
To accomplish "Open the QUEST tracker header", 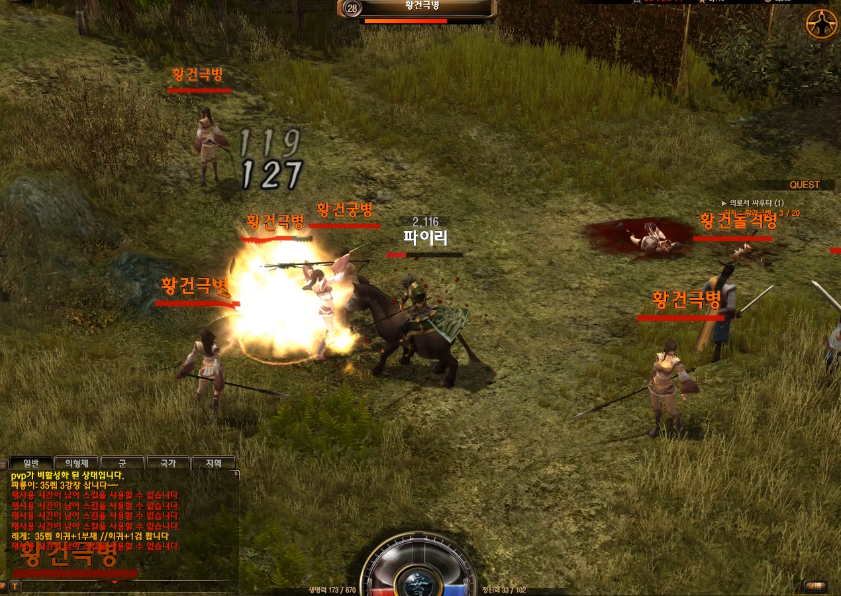I will (x=804, y=185).
